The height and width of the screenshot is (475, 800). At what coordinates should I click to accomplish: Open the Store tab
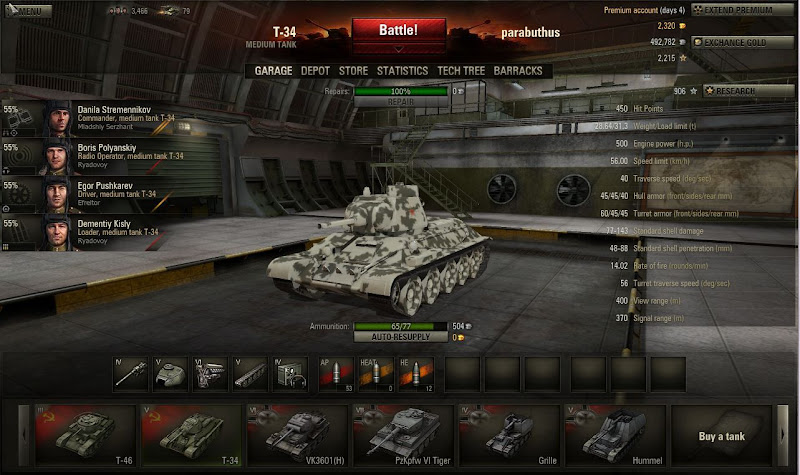pyautogui.click(x=353, y=71)
